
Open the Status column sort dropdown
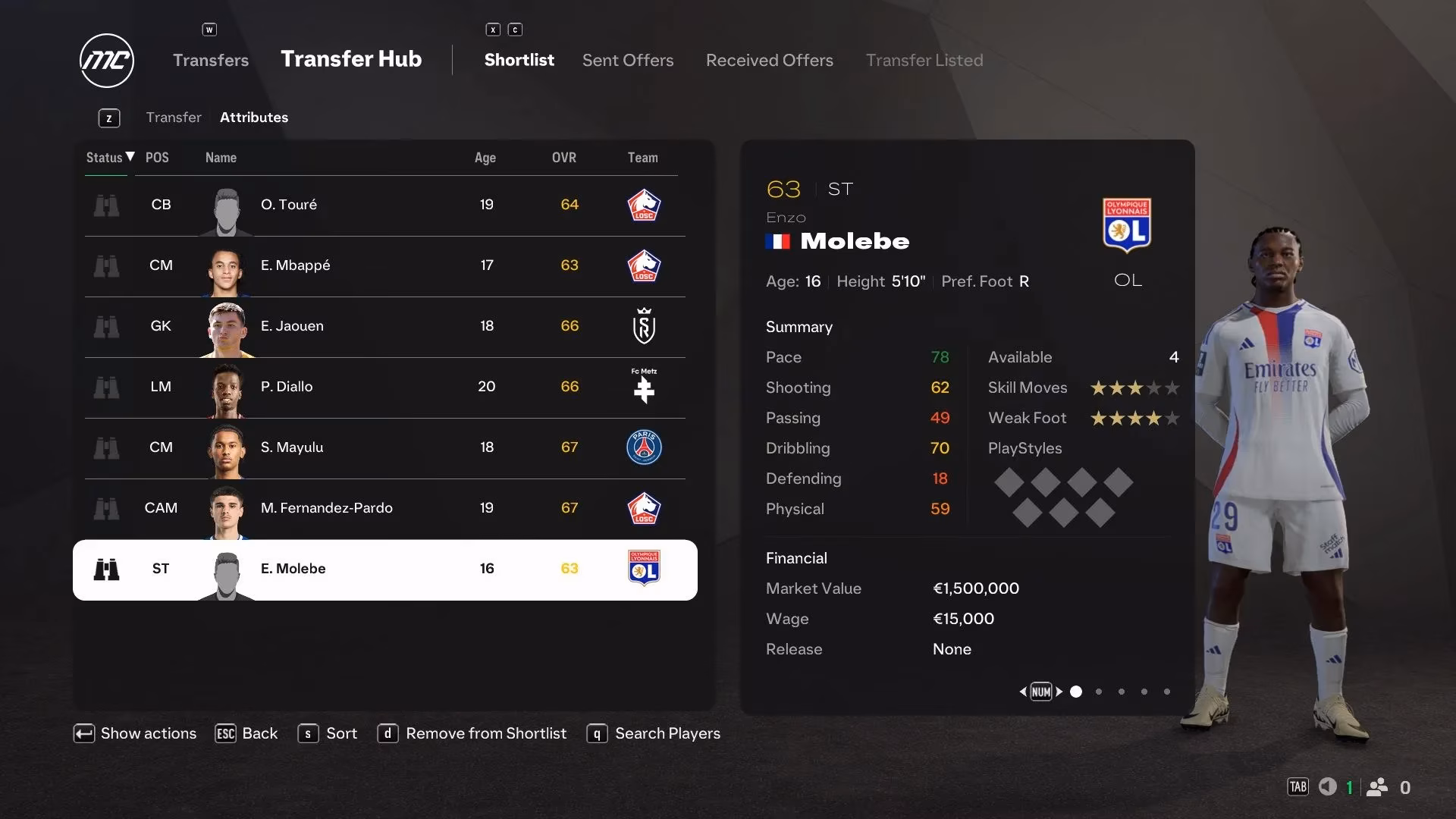pos(108,158)
